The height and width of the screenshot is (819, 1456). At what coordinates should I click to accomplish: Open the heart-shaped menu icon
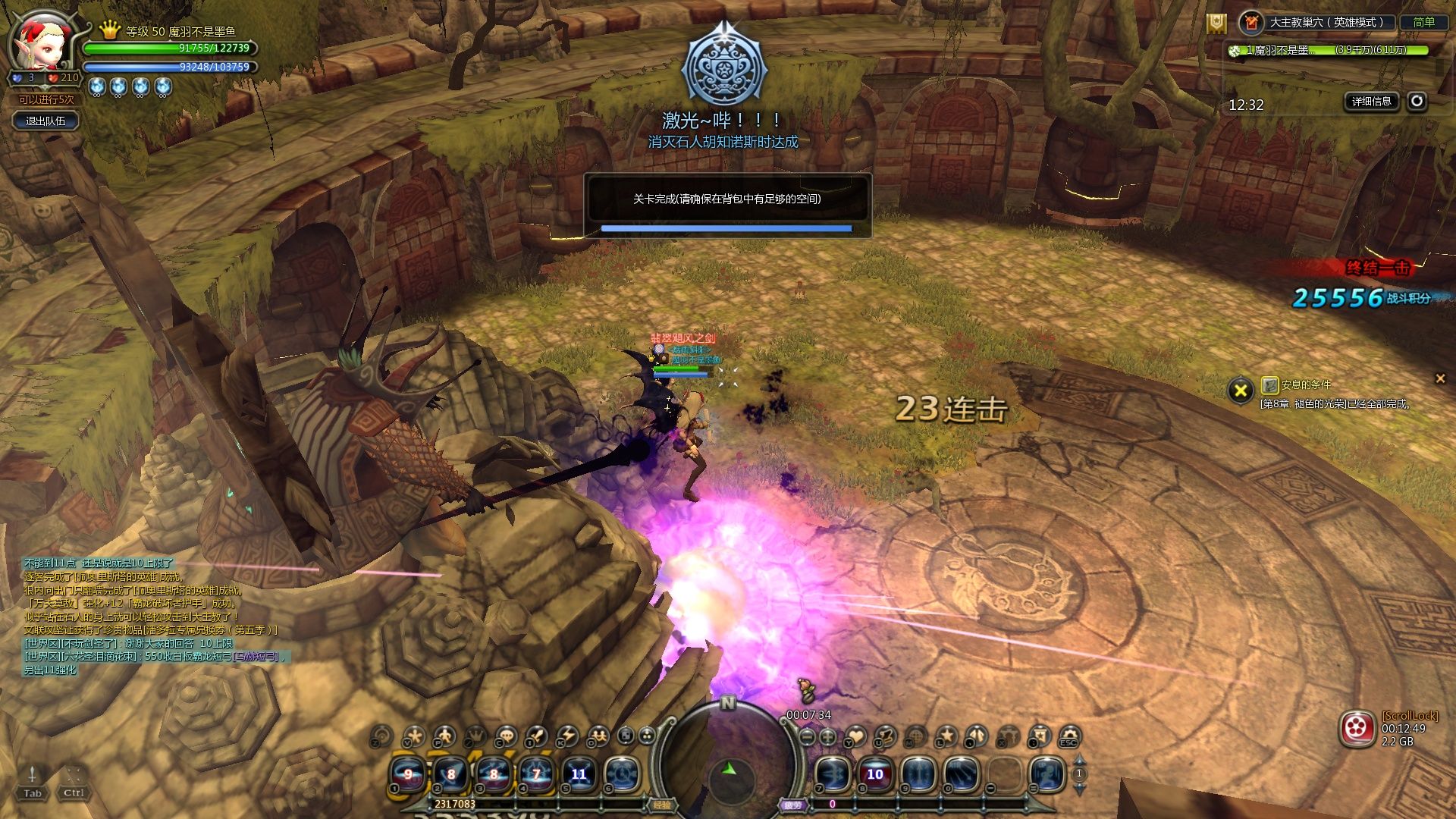[x=856, y=736]
